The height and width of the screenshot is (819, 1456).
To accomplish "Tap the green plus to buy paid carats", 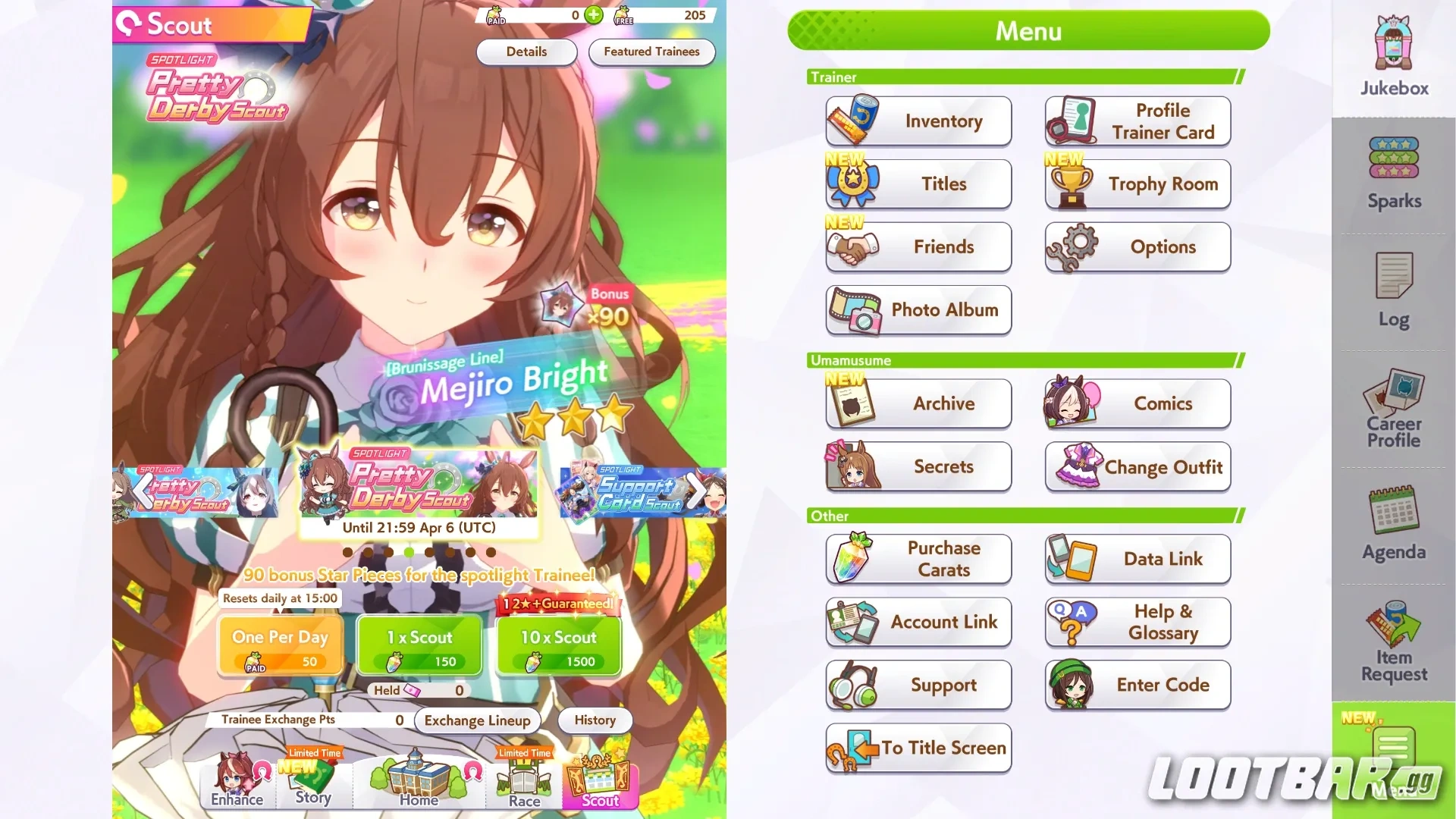I will click(x=594, y=14).
